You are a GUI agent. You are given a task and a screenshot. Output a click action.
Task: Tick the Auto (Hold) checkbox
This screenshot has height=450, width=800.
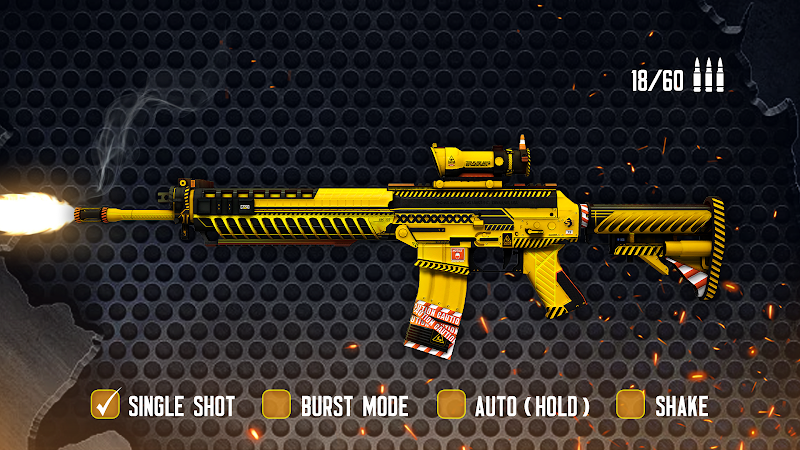tap(452, 404)
